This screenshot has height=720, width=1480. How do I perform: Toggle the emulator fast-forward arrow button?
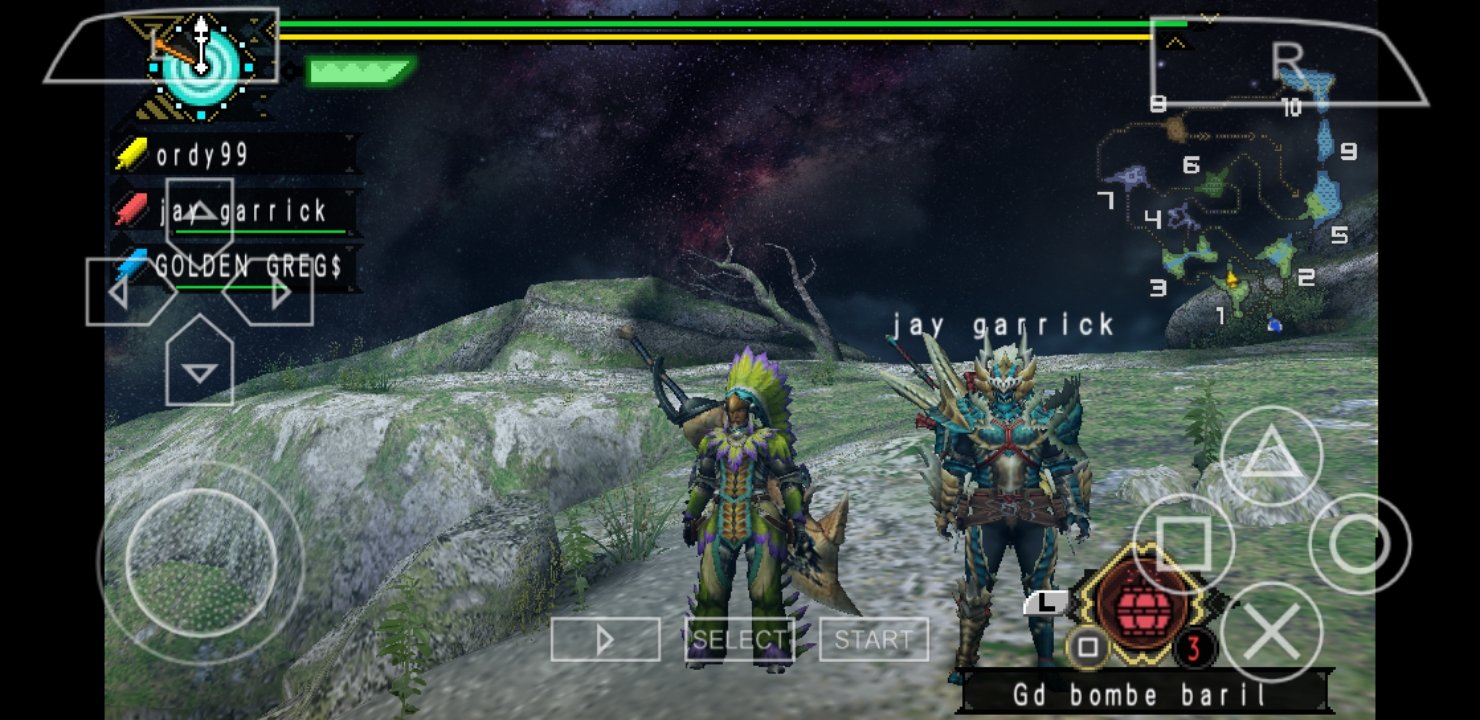[x=605, y=639]
